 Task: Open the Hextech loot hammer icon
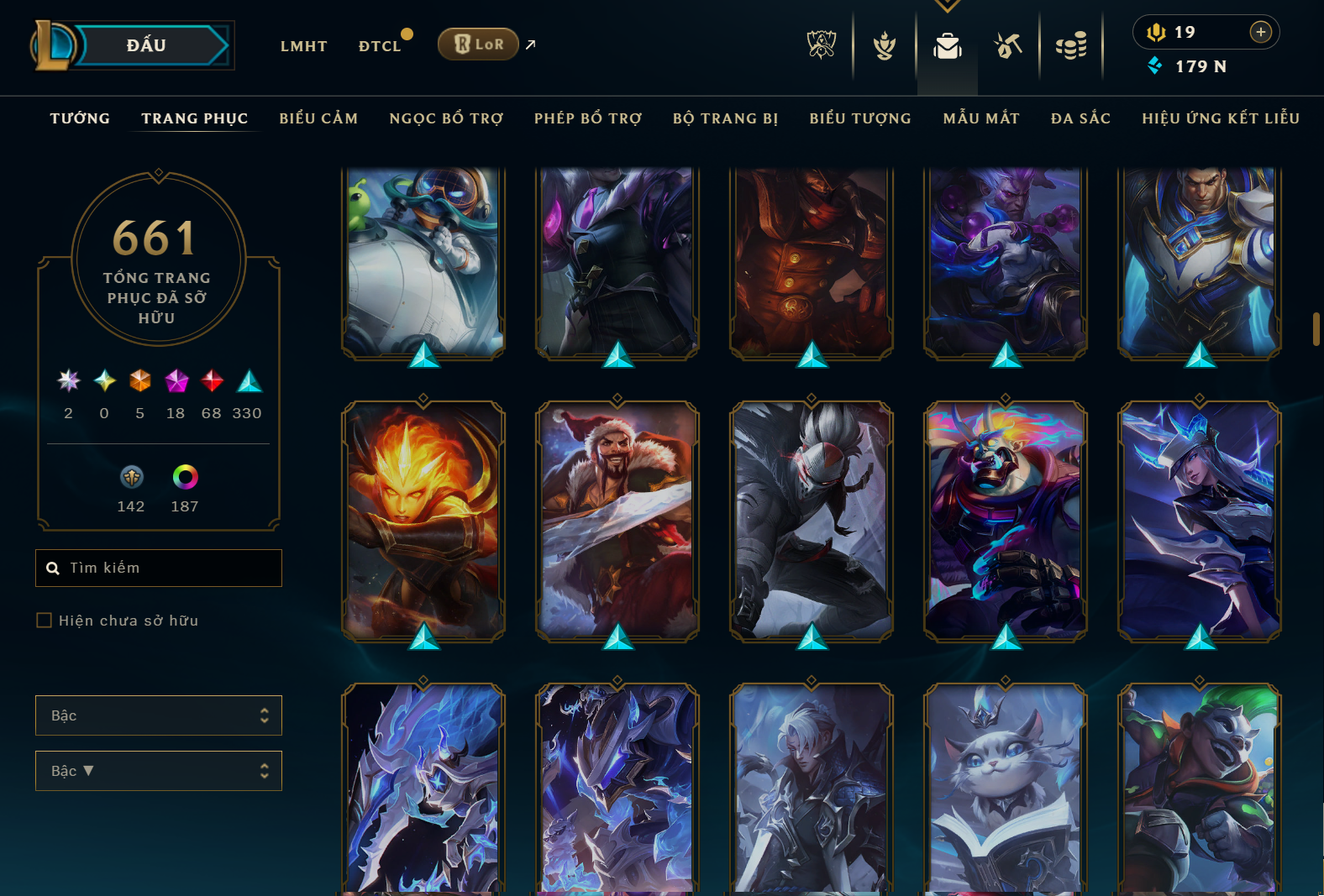tap(1008, 46)
